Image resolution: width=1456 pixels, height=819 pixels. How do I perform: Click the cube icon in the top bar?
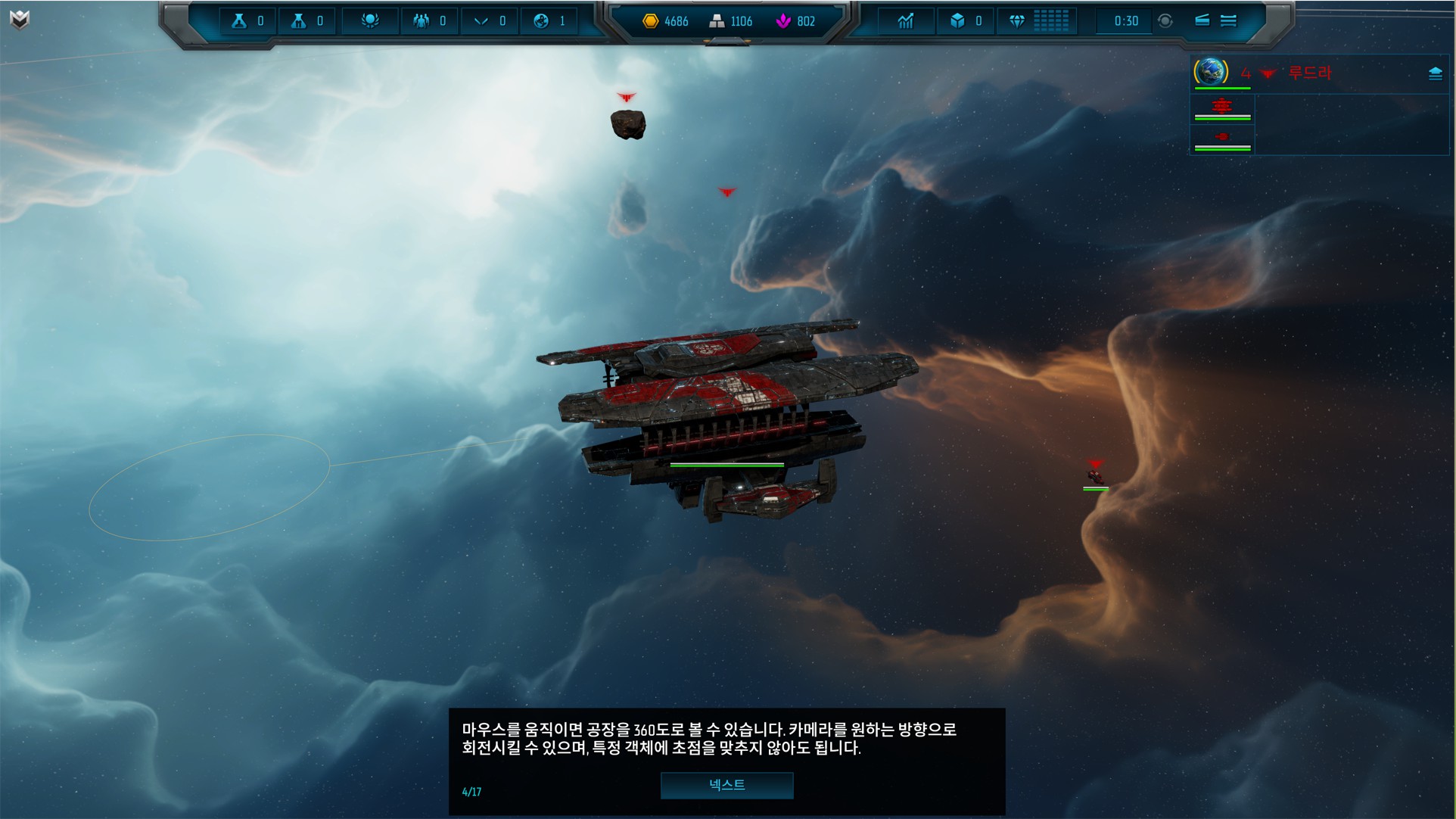click(957, 21)
